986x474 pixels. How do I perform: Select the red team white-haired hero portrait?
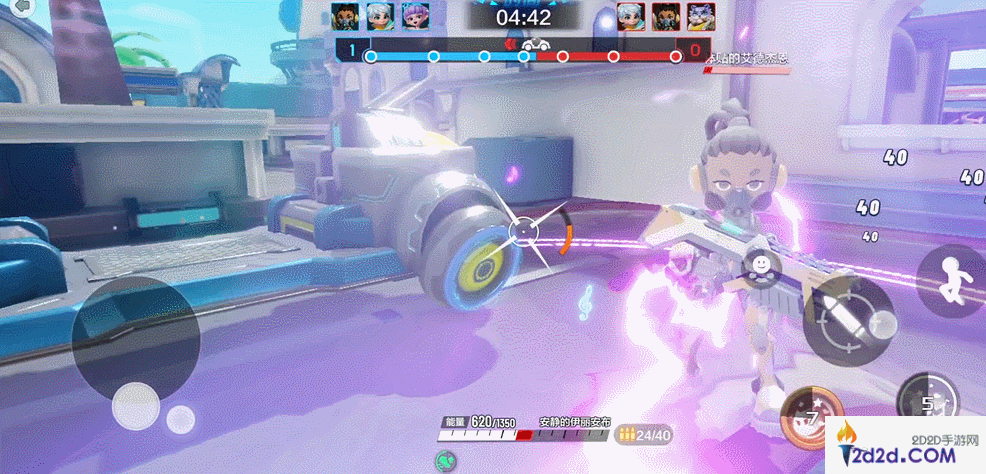[629, 16]
